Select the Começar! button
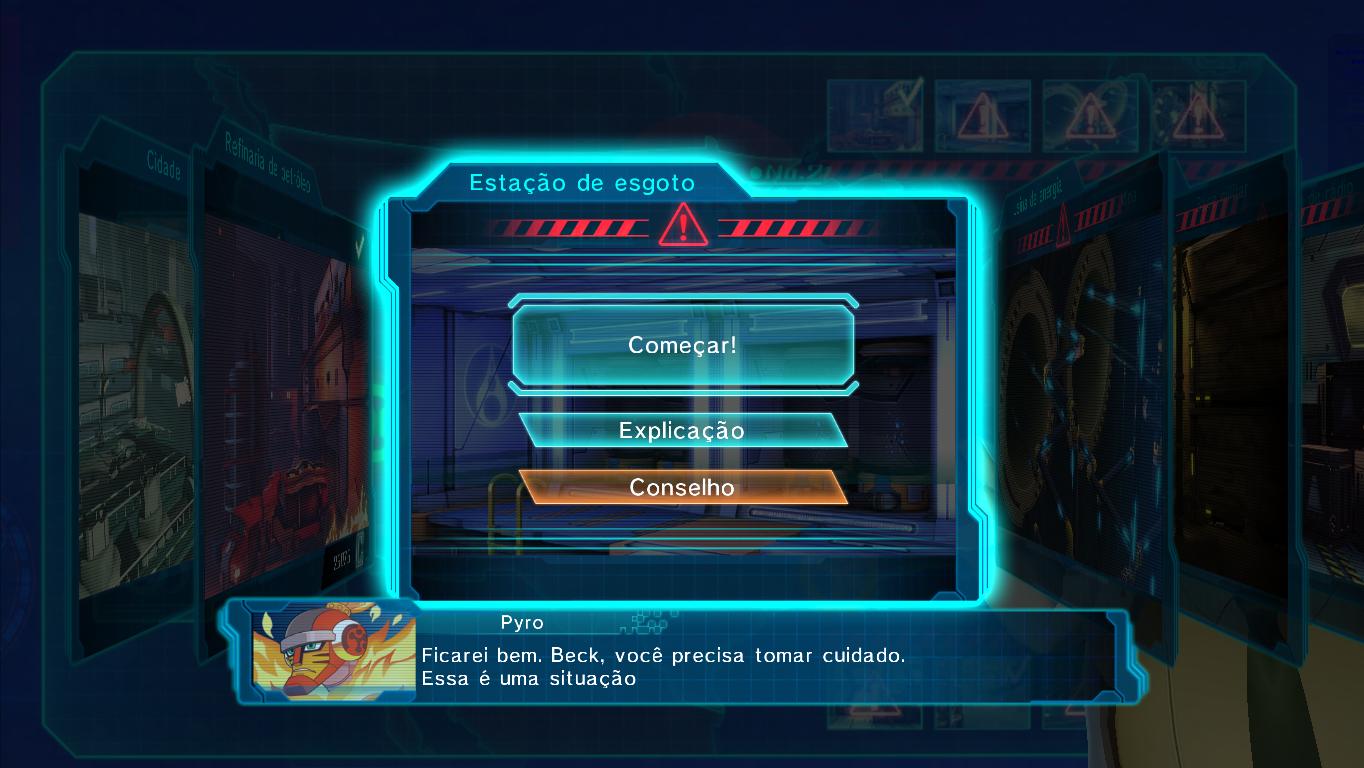 click(683, 345)
